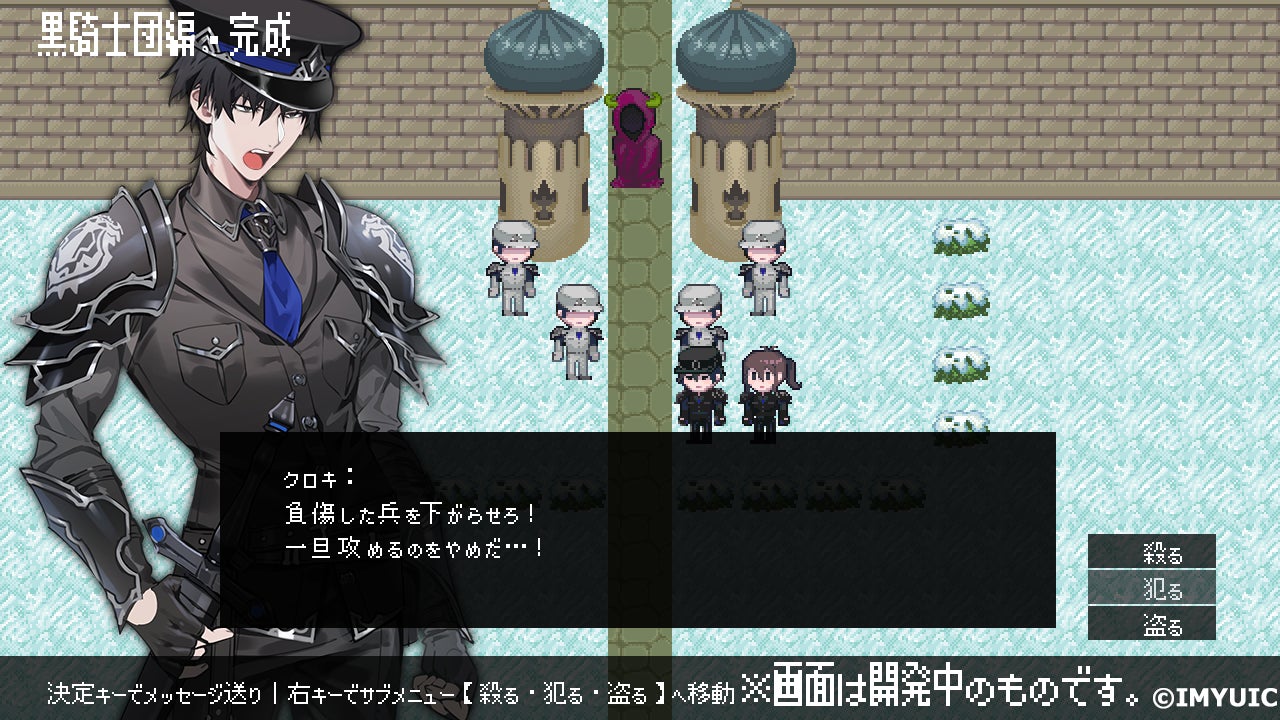Image resolution: width=1280 pixels, height=720 pixels.
Task: Choose the 犯る submenu option
Action: pyautogui.click(x=1152, y=588)
